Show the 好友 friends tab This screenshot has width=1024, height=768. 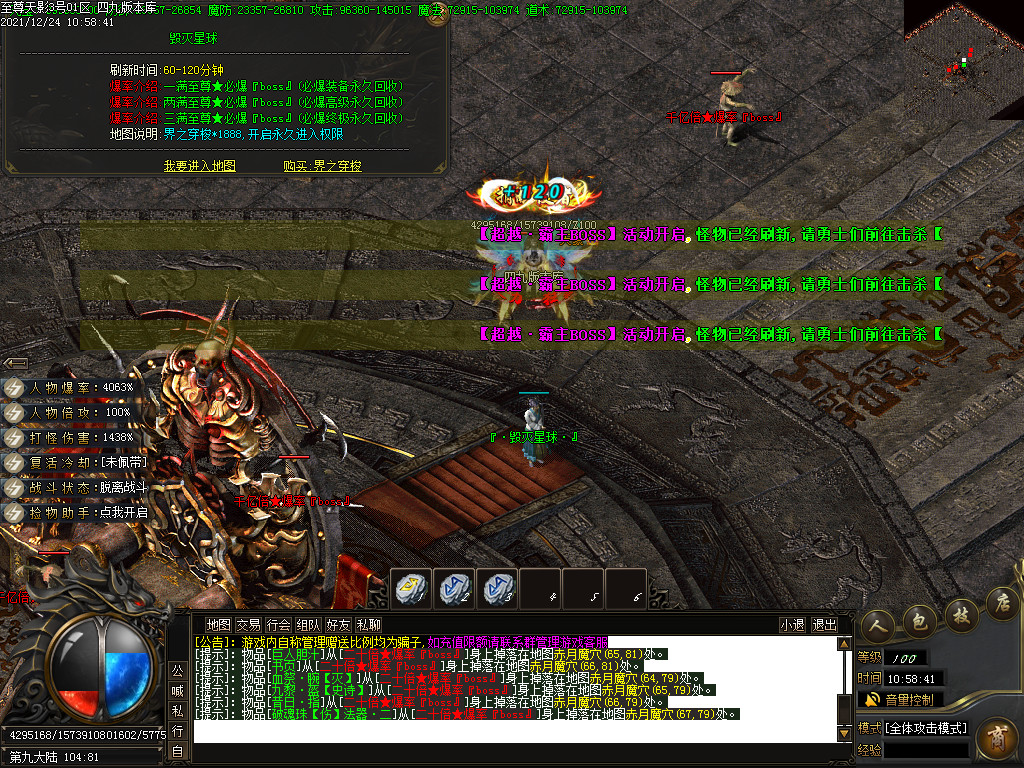pos(339,625)
